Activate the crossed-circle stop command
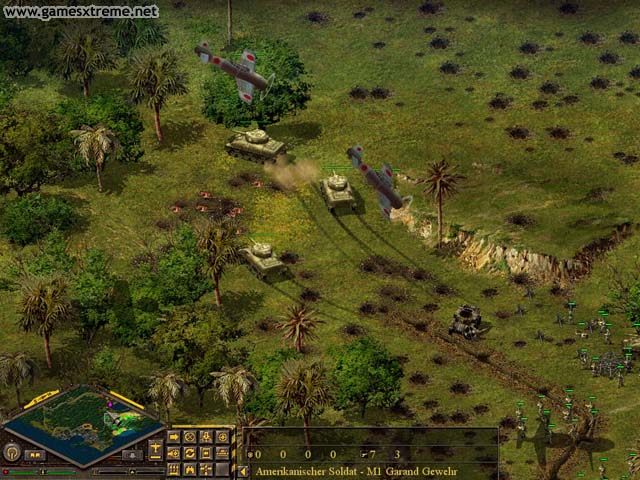The image size is (640, 480). 189,437
